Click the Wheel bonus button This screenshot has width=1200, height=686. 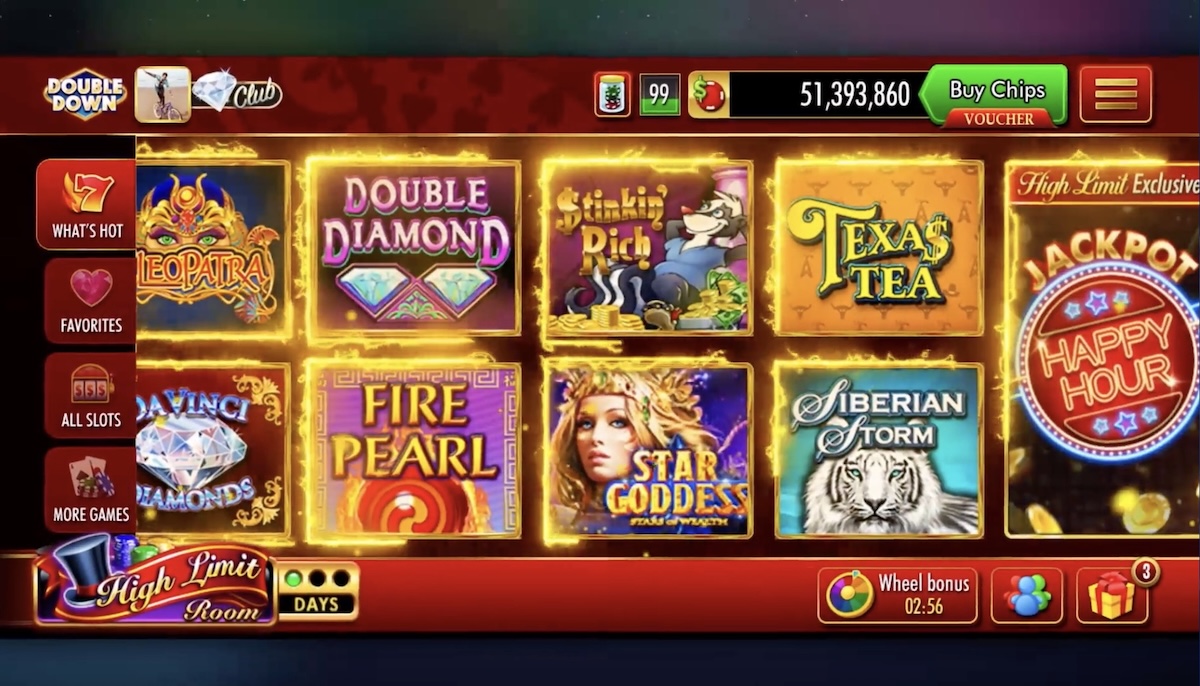[897, 595]
